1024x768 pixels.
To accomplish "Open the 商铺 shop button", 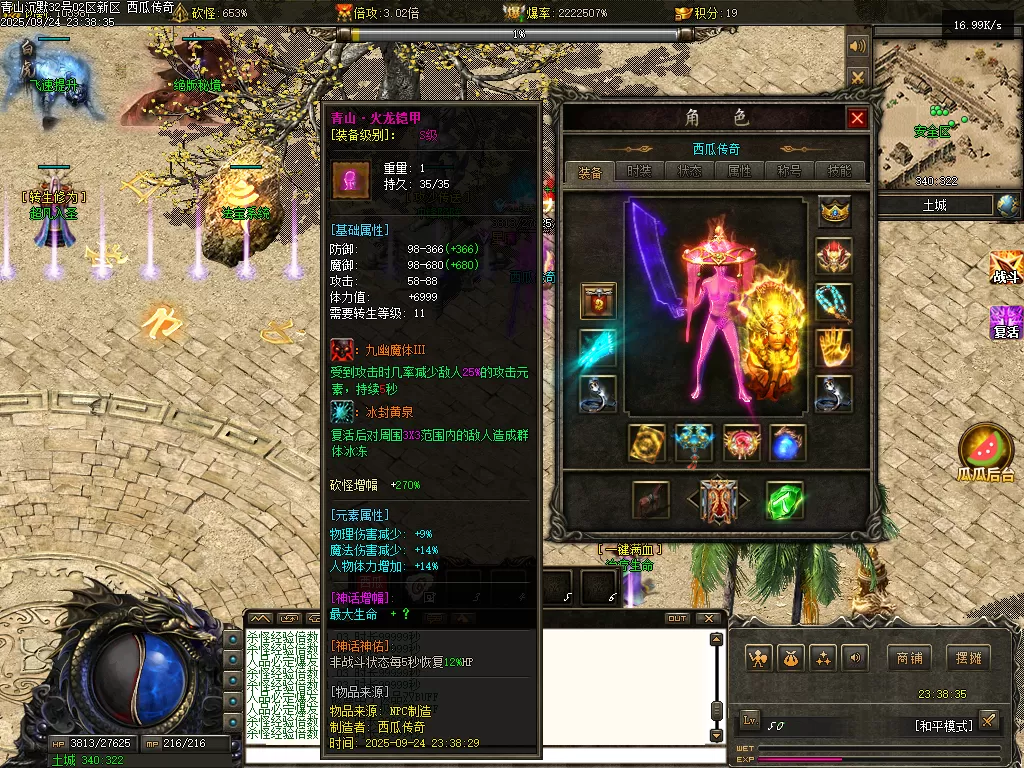I will click(909, 658).
